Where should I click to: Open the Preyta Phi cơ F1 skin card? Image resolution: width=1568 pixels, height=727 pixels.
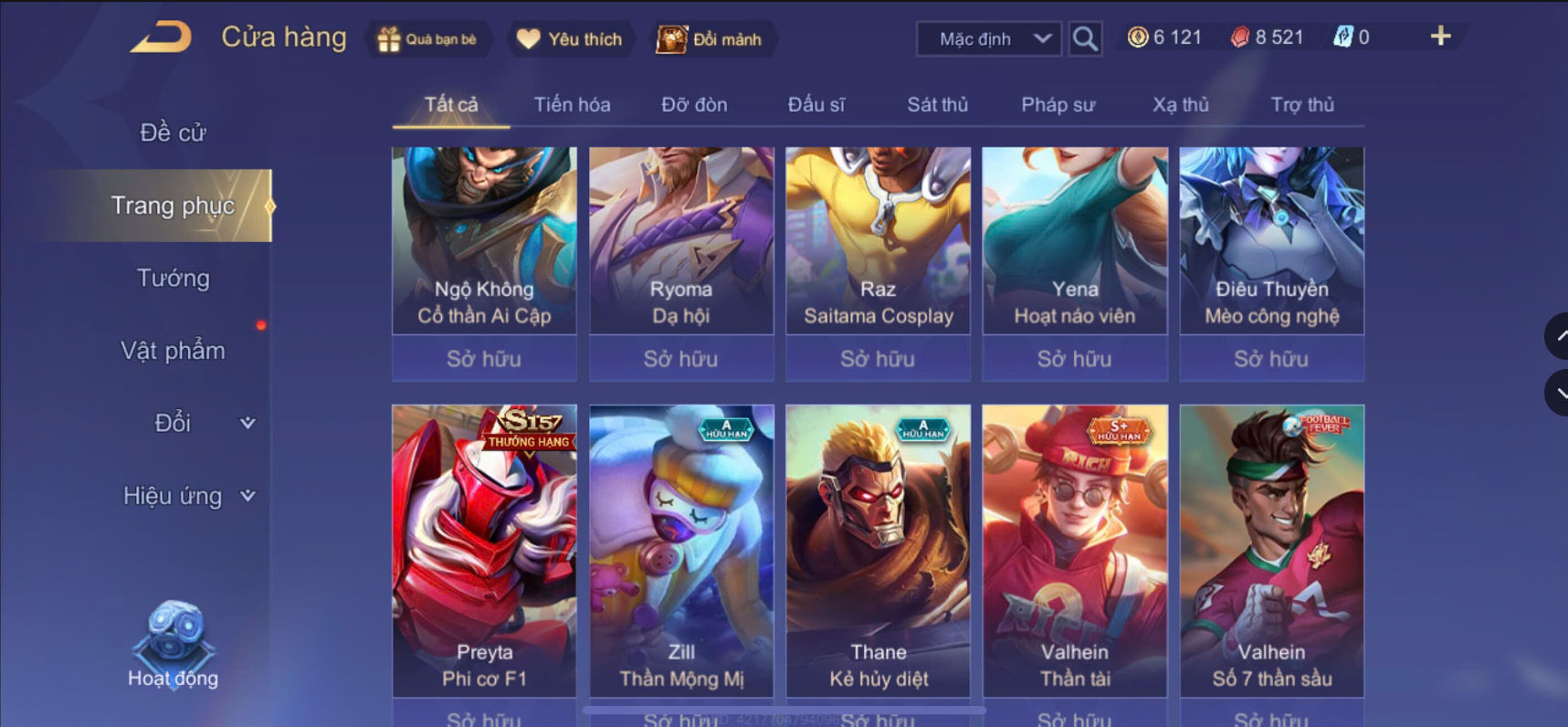tap(484, 548)
